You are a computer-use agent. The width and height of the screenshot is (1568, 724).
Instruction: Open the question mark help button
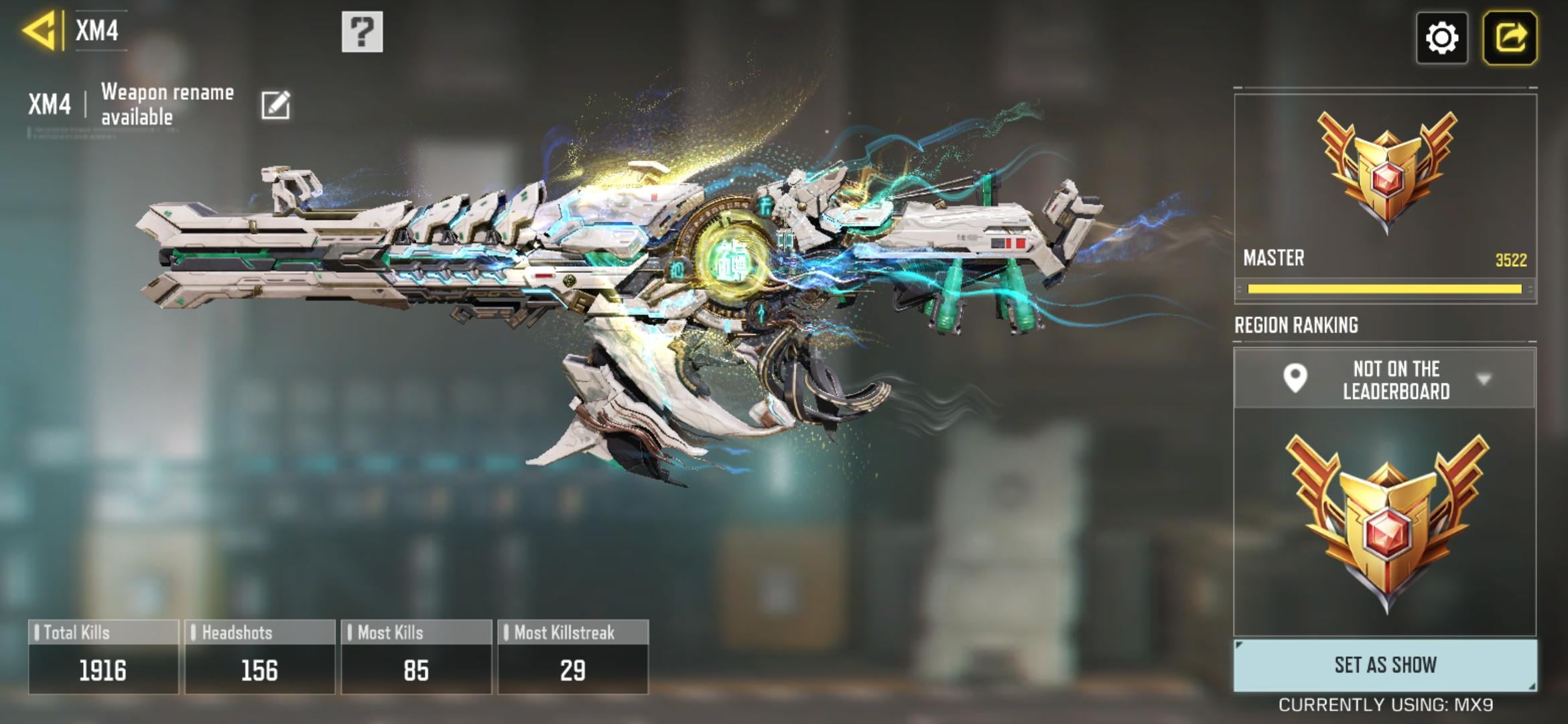(362, 32)
